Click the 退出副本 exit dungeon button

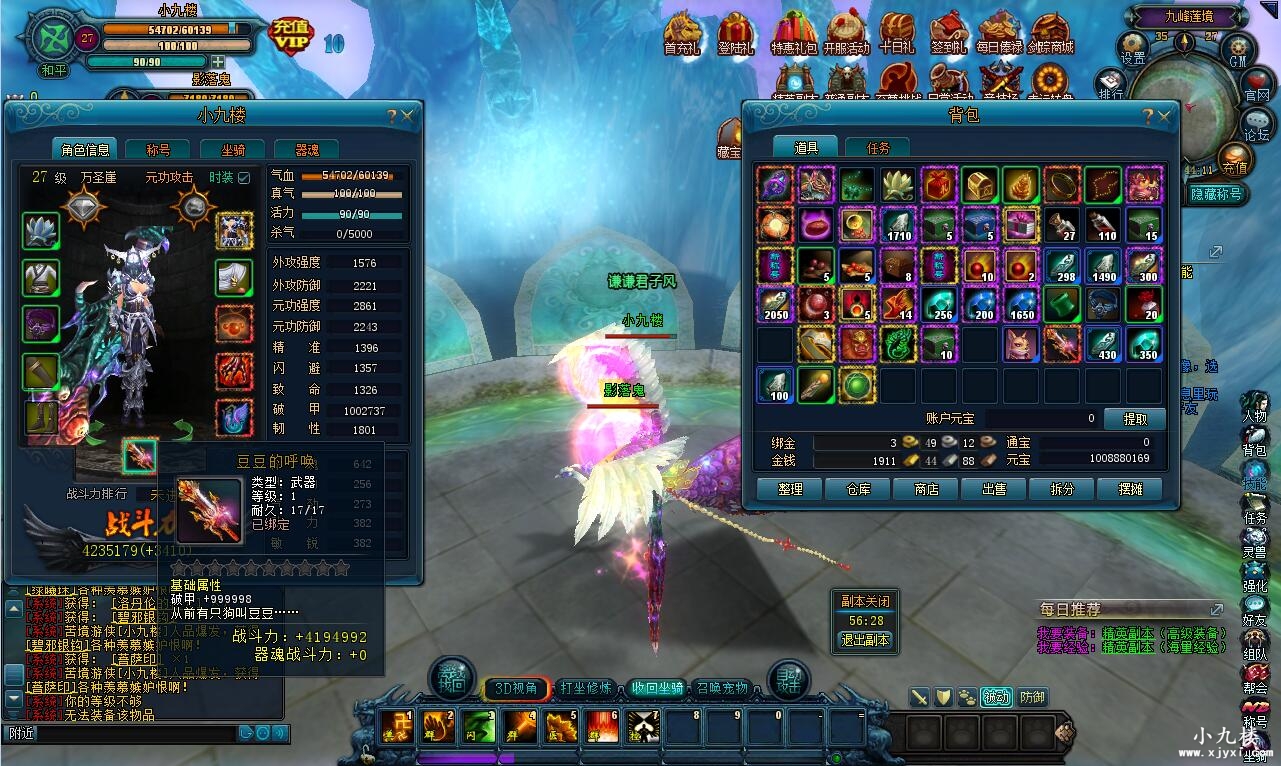[x=865, y=640]
